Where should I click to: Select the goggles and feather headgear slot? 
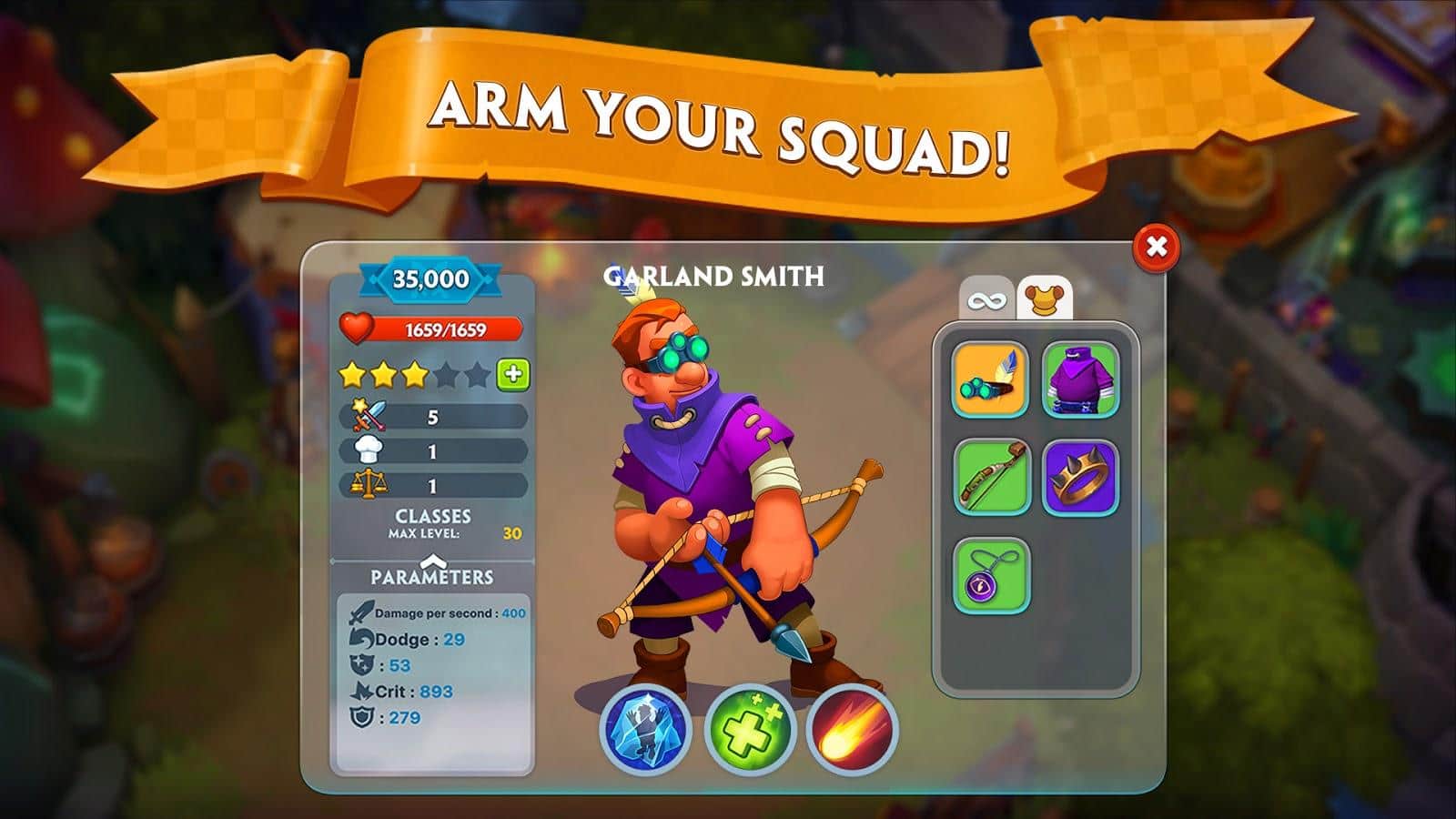pos(990,379)
